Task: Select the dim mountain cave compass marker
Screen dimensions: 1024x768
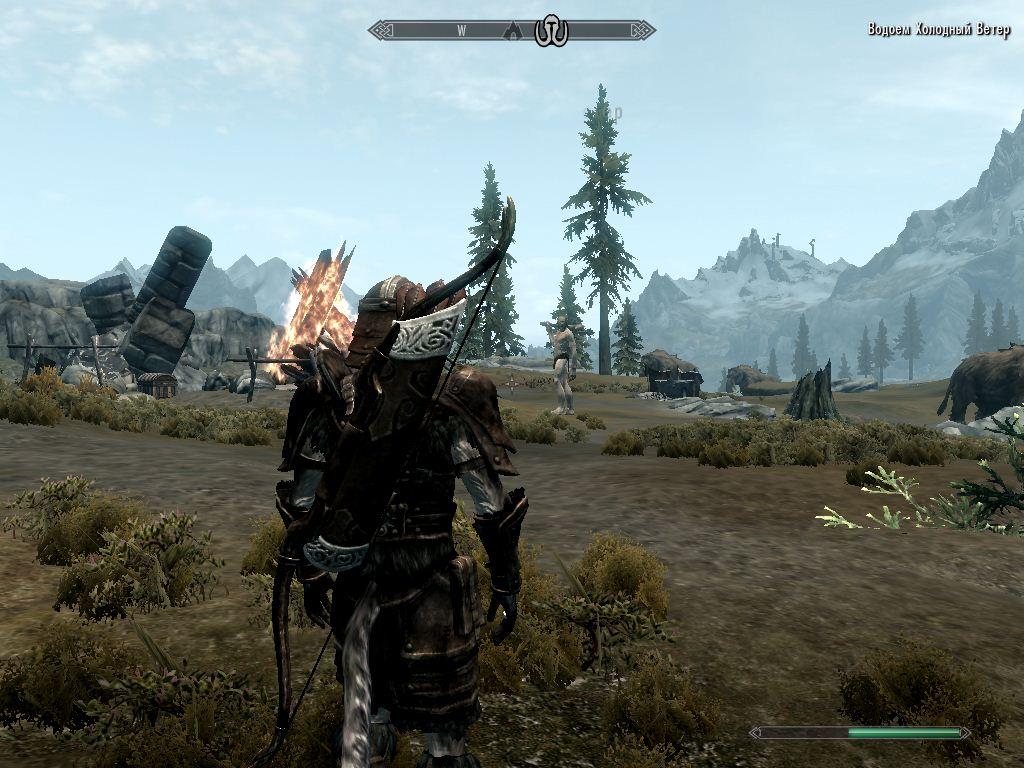Action: click(515, 31)
